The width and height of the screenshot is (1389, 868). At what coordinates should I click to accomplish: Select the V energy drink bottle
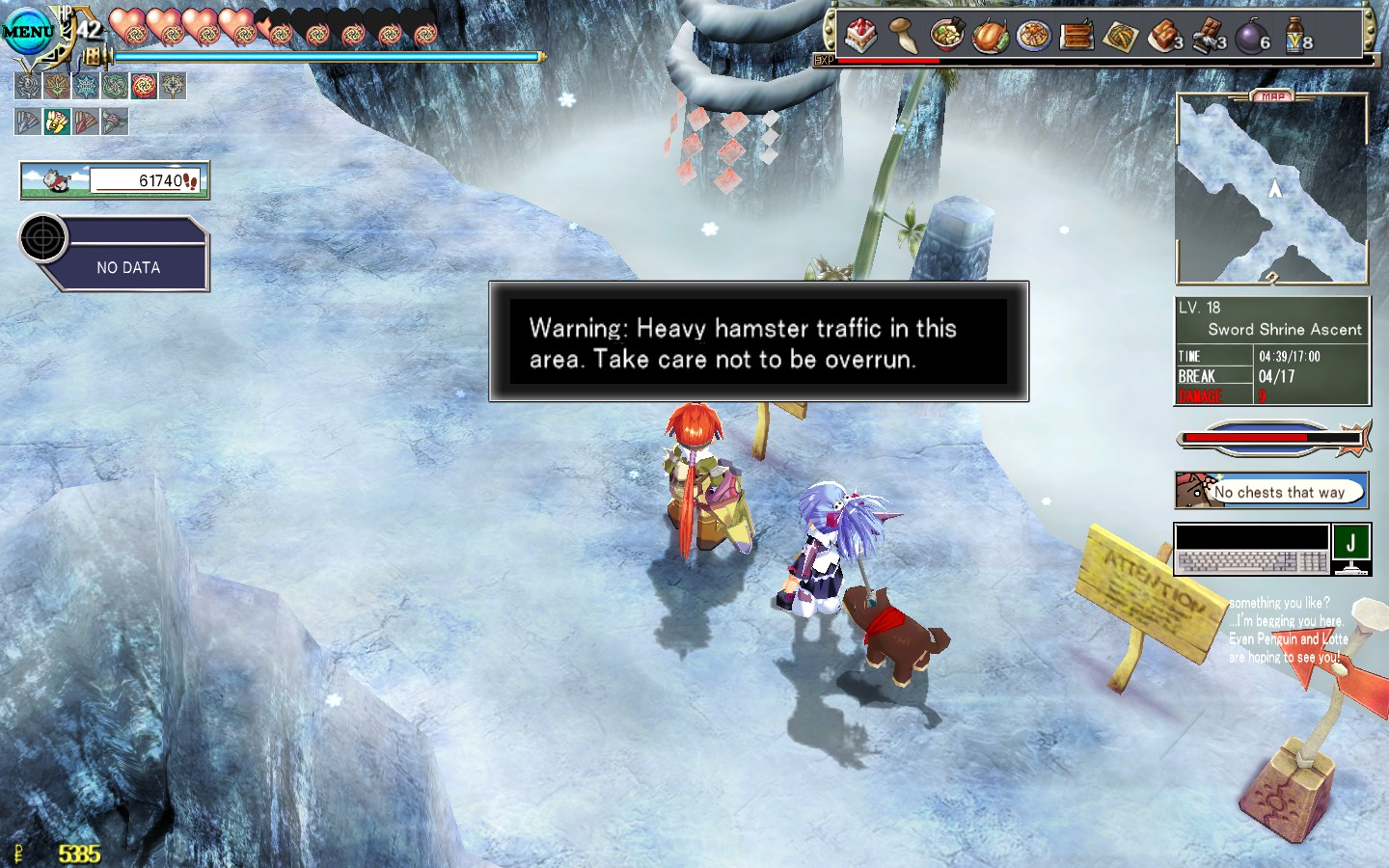(1294, 38)
